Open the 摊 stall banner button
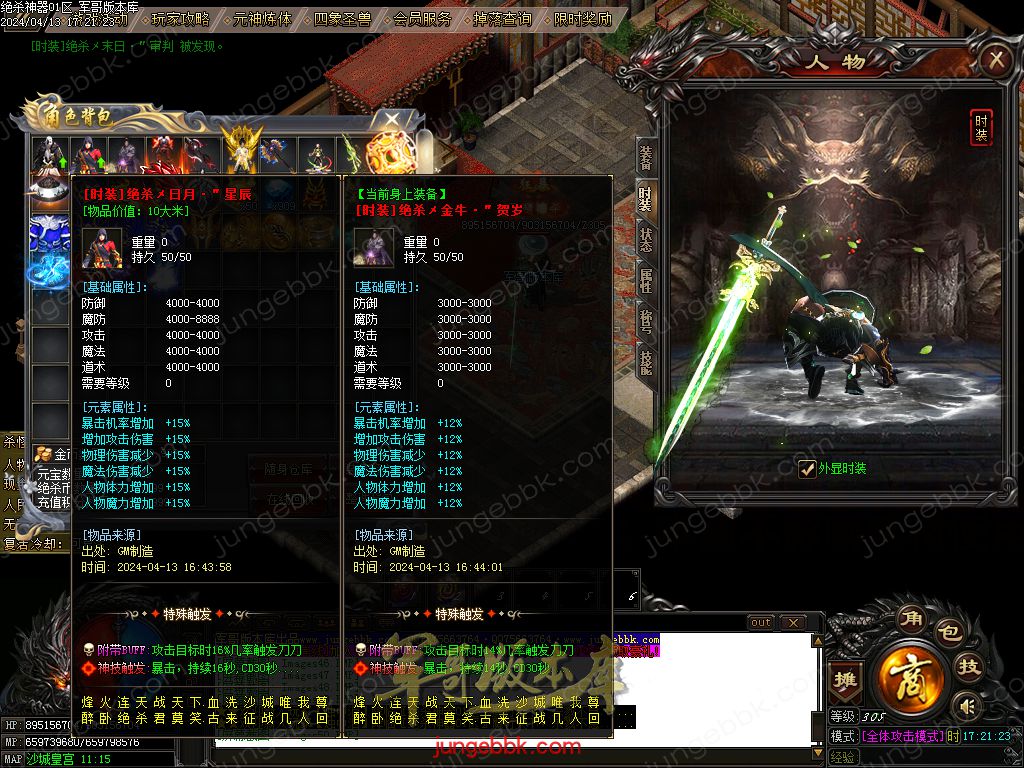Image resolution: width=1024 pixels, height=768 pixels. pyautogui.click(x=846, y=677)
